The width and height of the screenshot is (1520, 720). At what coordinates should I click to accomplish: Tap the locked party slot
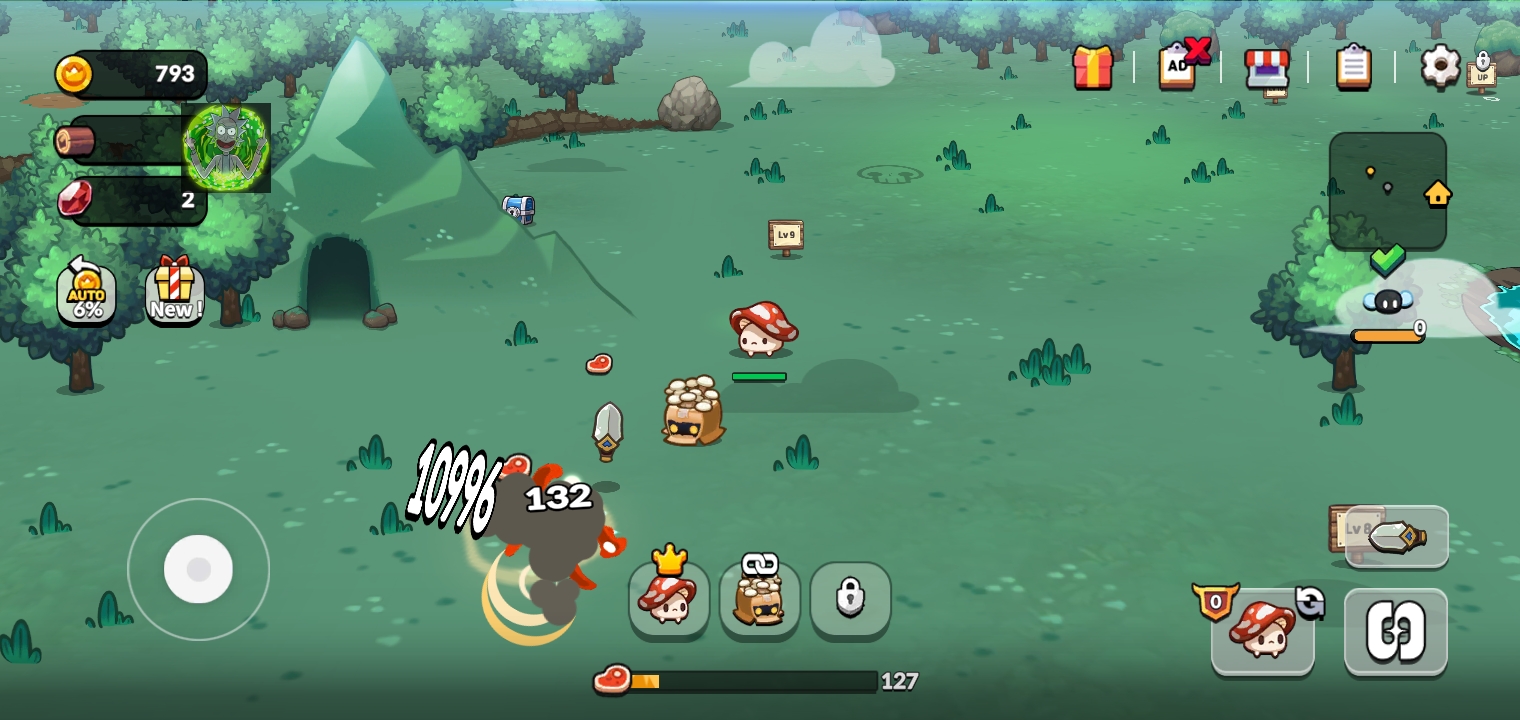pyautogui.click(x=850, y=599)
